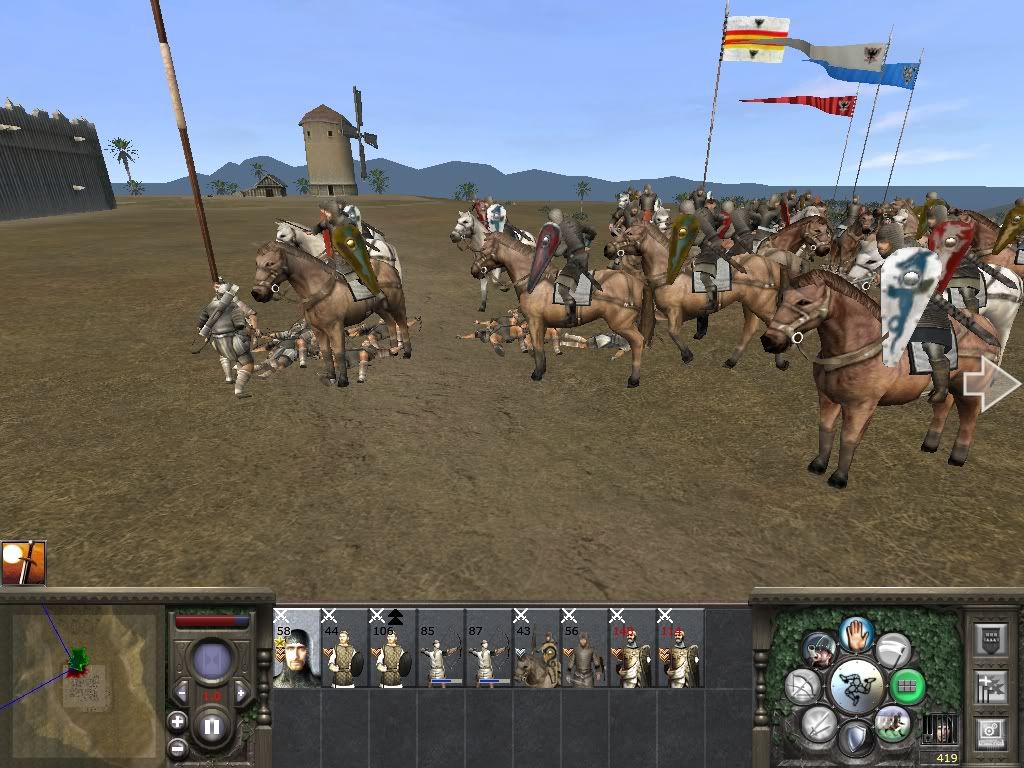This screenshot has width=1024, height=768.
Task: Open the sun and sword event notification
Action: pyautogui.click(x=24, y=563)
